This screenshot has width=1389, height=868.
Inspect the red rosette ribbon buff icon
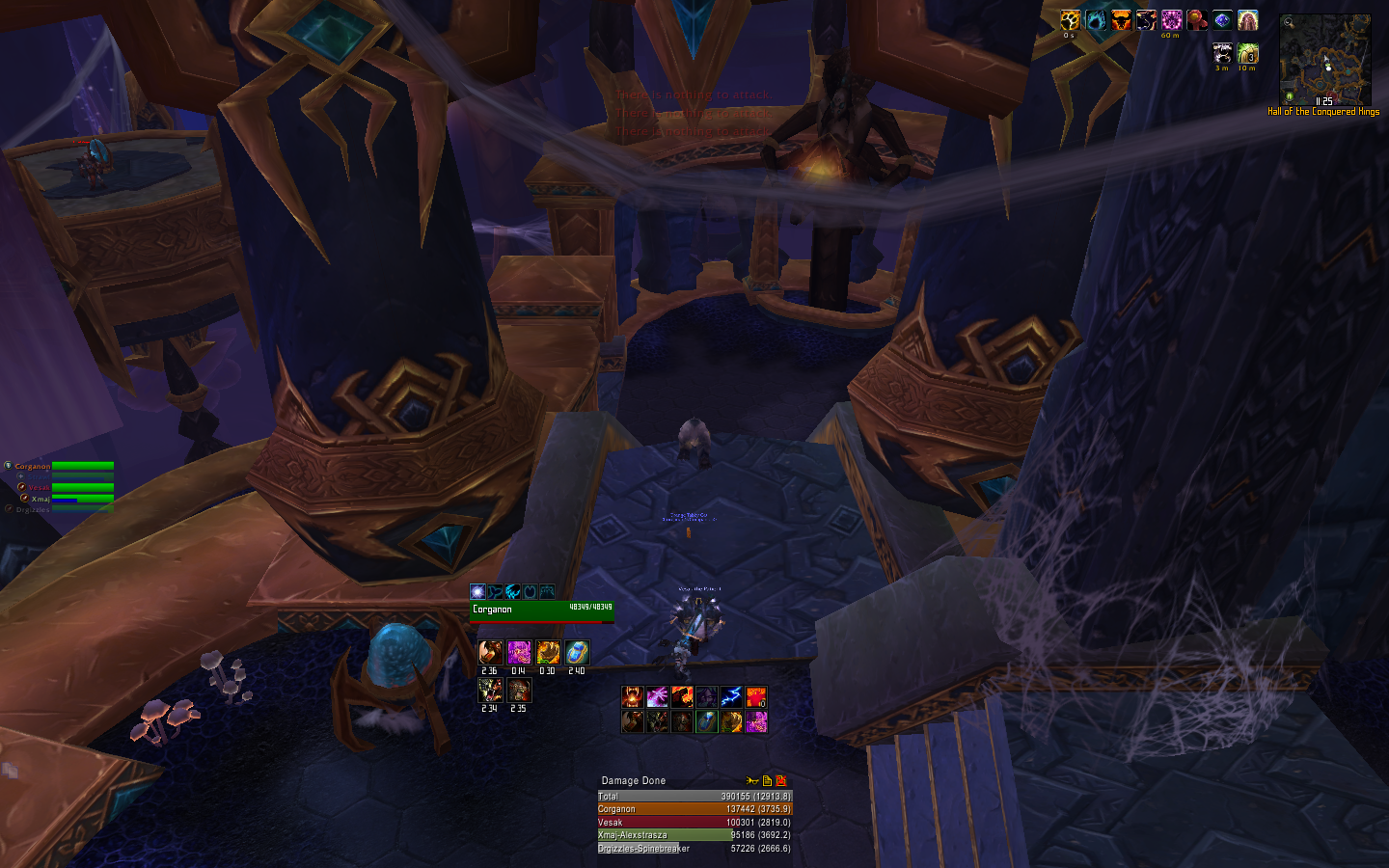[1196, 20]
